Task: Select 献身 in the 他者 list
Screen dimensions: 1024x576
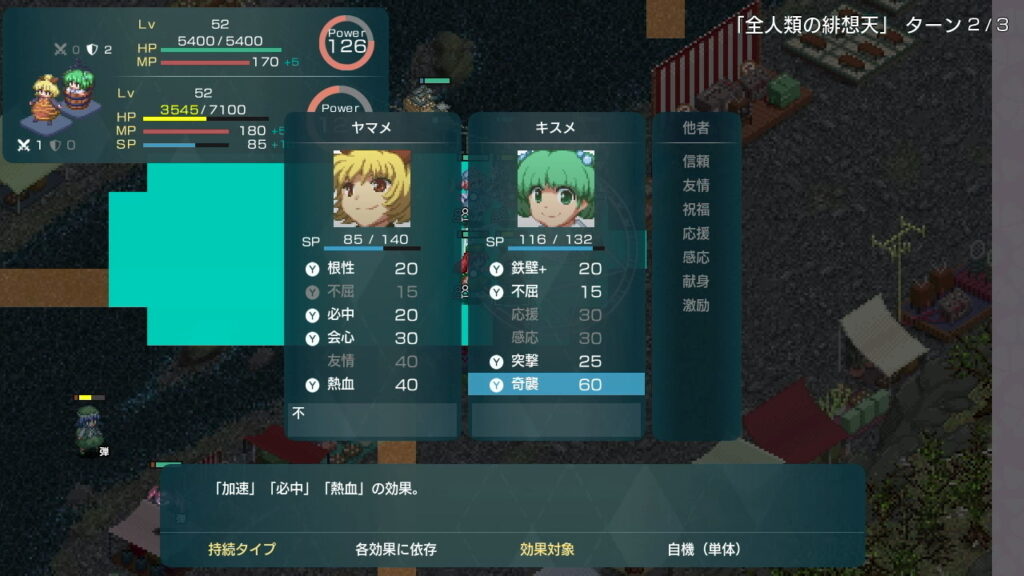Action: click(696, 281)
